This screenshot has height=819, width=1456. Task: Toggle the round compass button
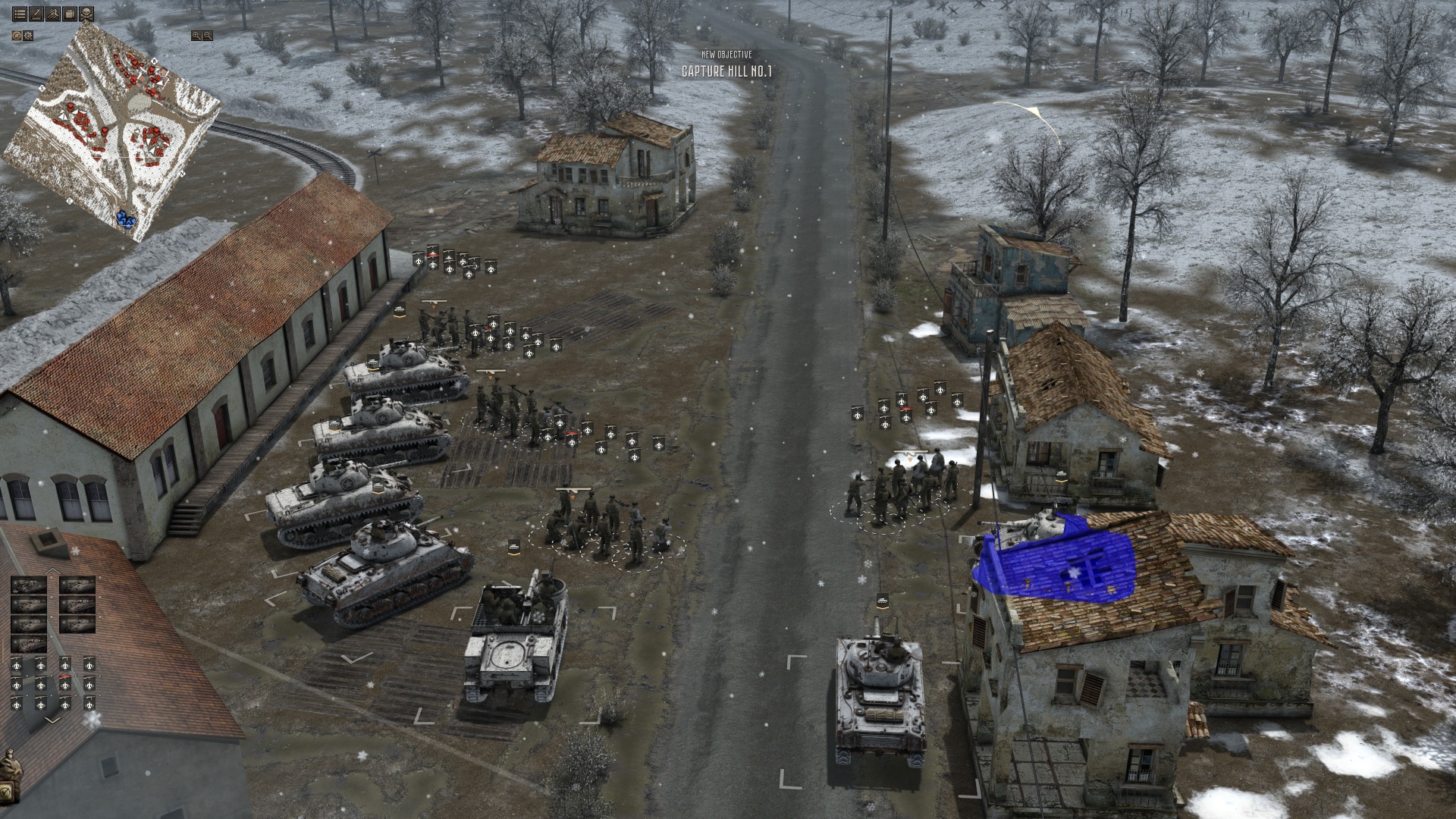(17, 36)
